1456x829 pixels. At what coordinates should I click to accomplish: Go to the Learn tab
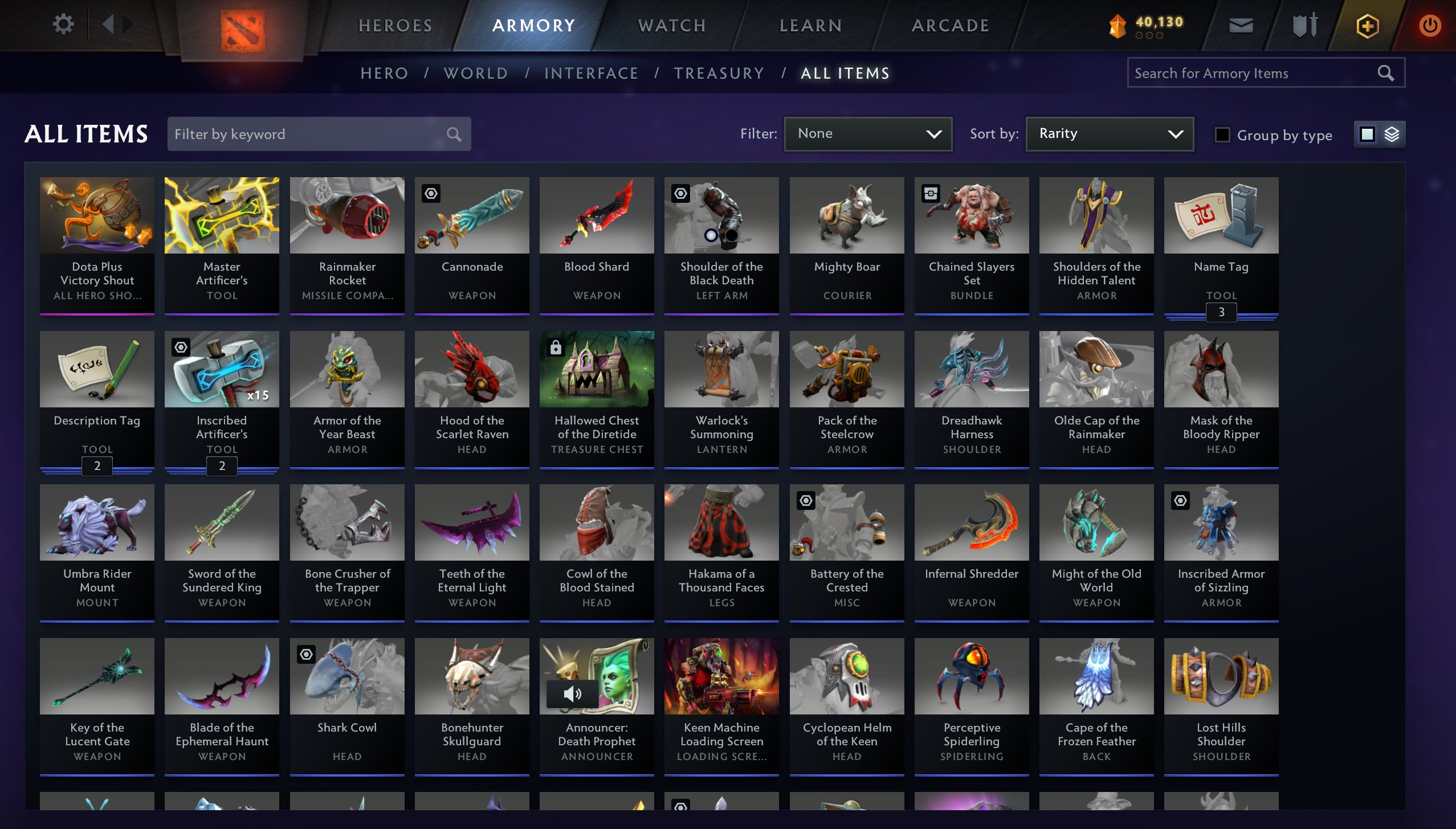click(810, 26)
